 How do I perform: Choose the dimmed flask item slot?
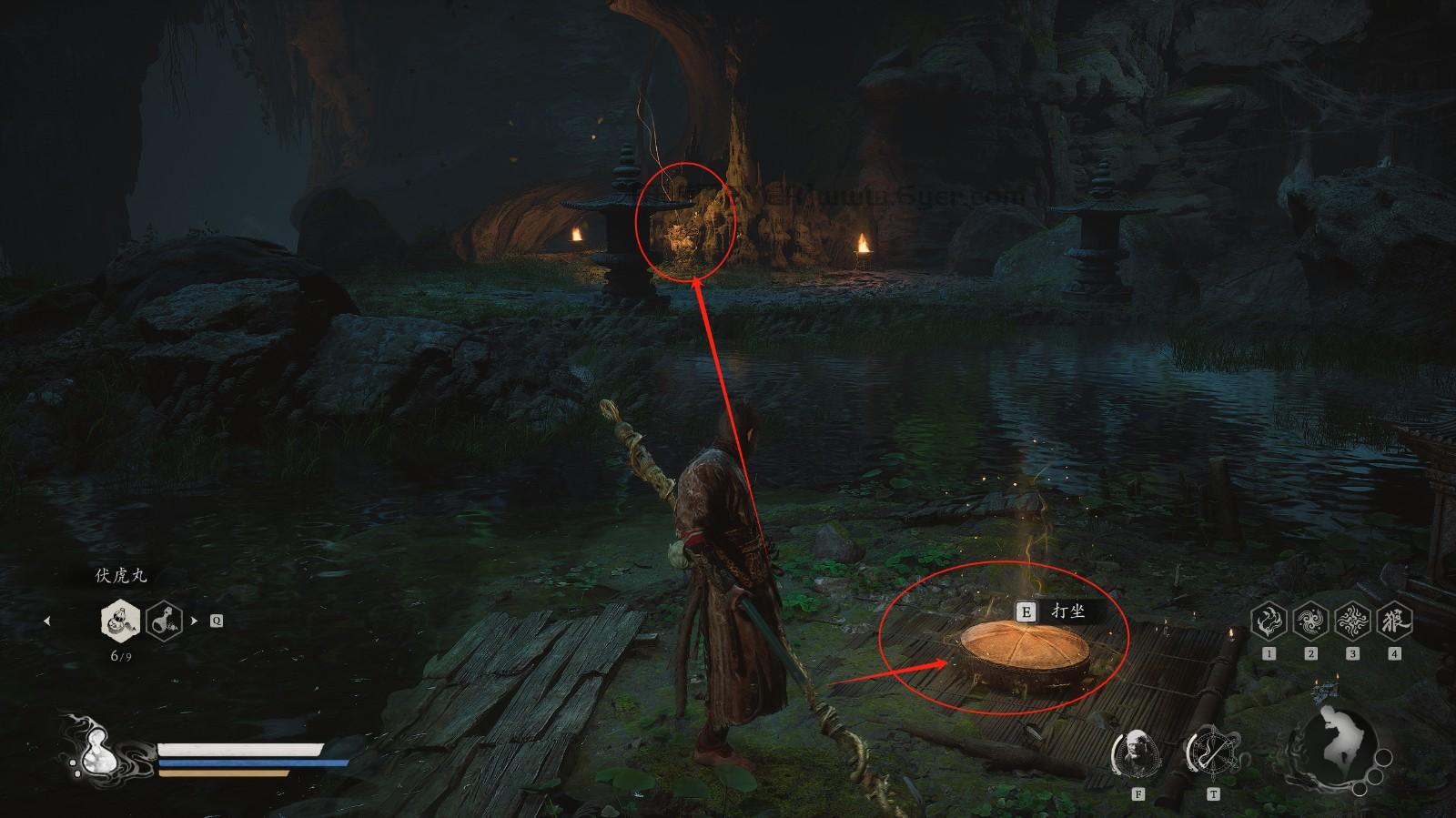pos(166,621)
